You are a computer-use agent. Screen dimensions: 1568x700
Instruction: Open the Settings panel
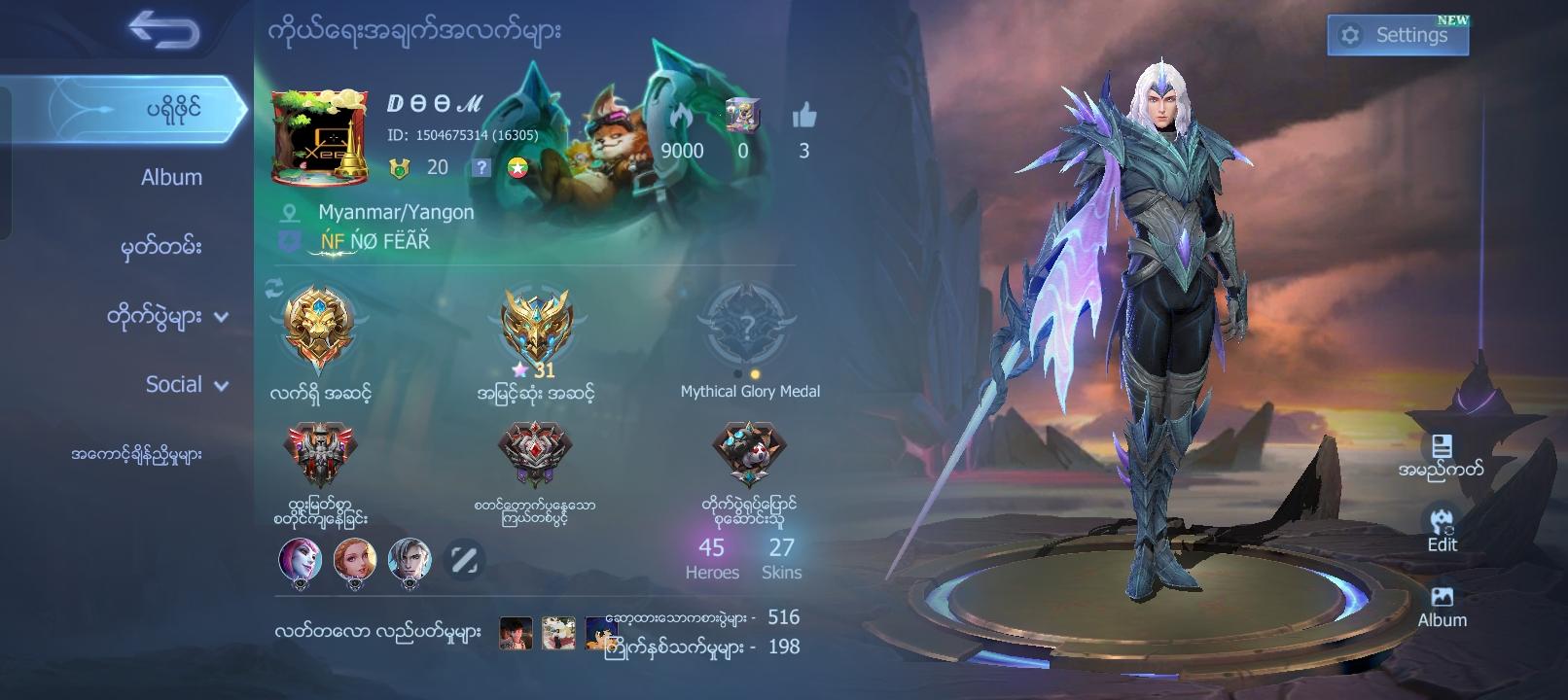1398,32
